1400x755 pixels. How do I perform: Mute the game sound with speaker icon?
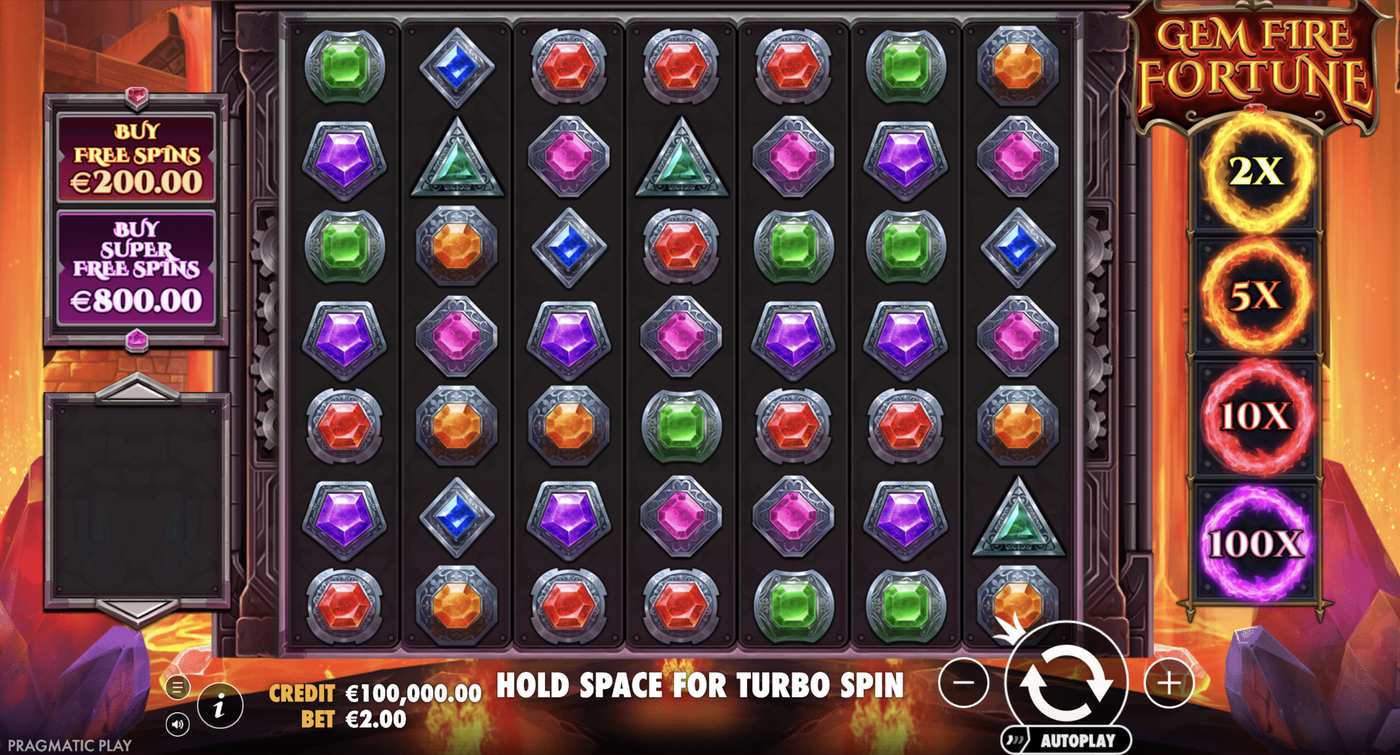coord(178,722)
